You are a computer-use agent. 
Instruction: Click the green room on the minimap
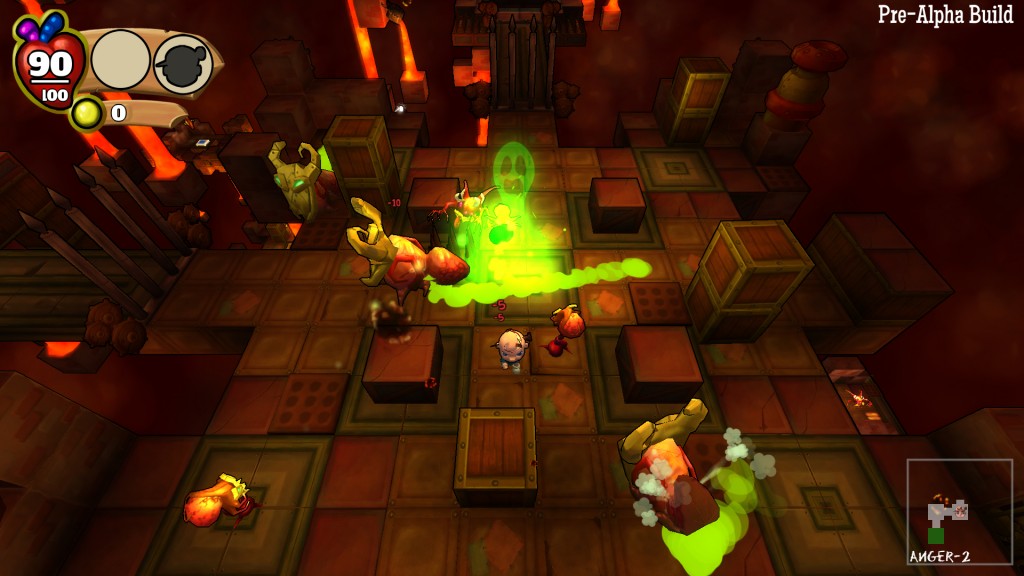[936, 535]
